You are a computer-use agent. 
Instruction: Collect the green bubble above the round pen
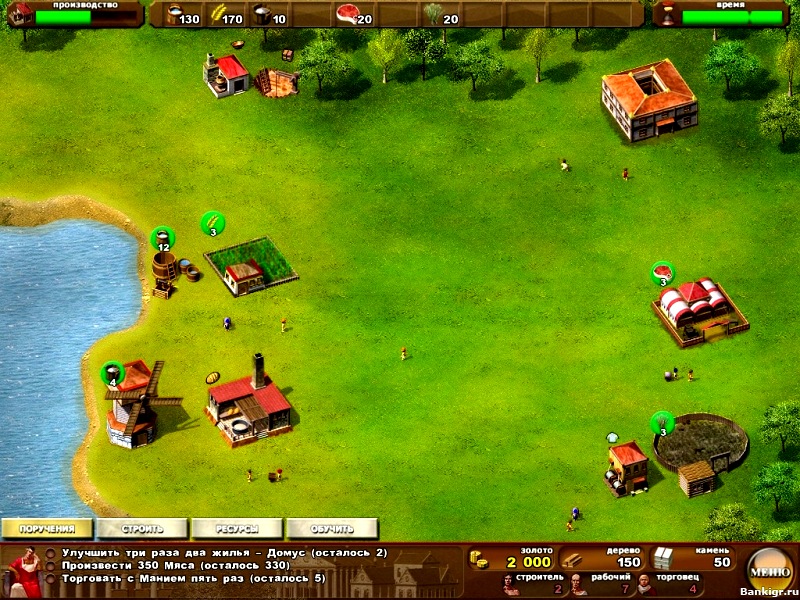tap(662, 423)
